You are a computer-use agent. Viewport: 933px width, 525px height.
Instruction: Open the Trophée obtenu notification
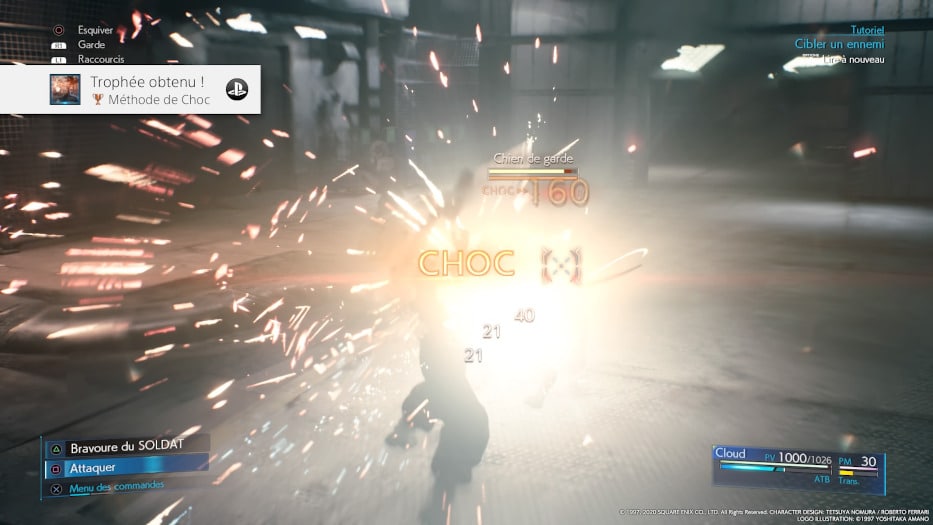130,90
